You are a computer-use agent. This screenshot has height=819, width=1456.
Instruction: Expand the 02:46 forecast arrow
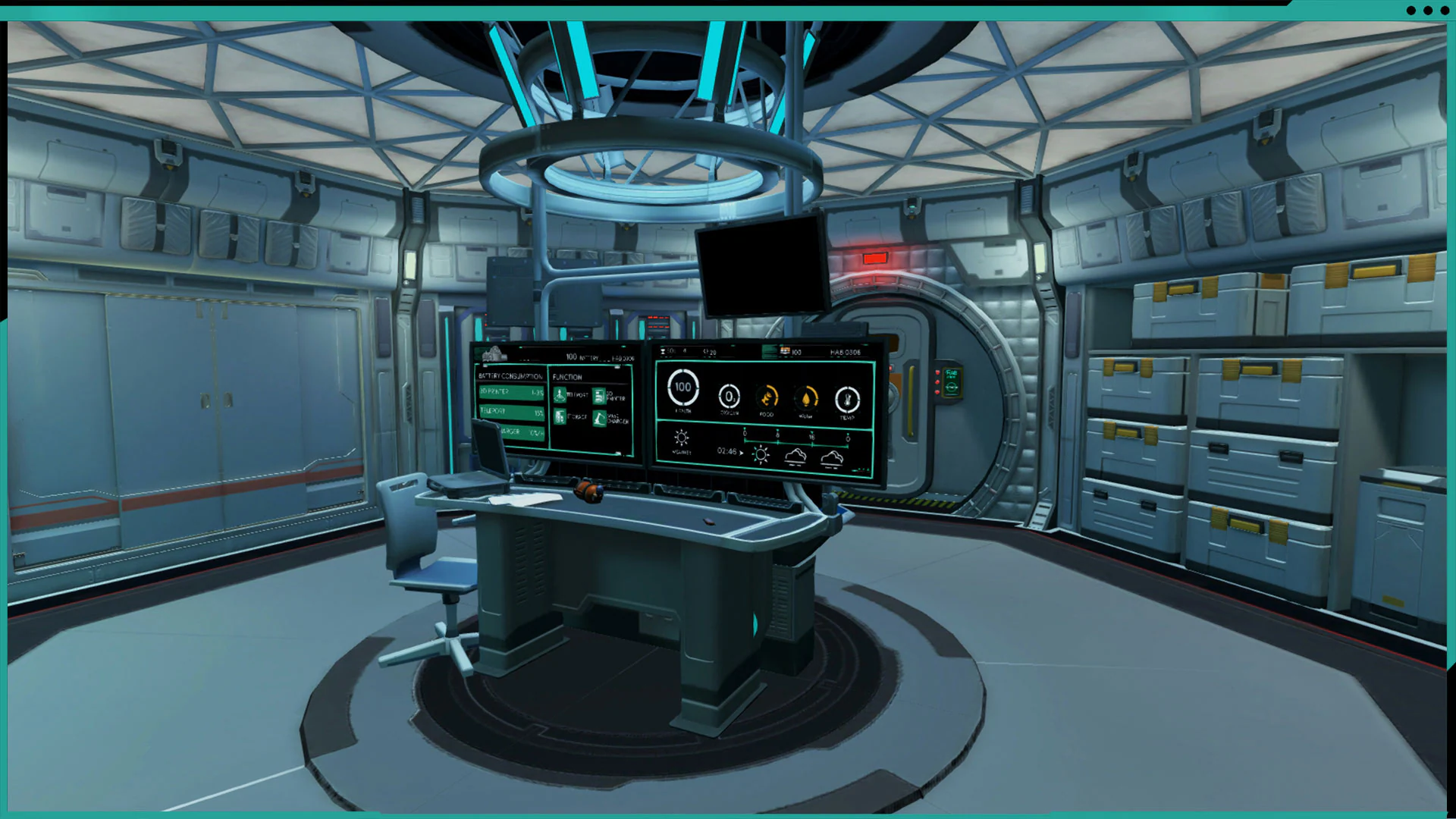tap(741, 452)
